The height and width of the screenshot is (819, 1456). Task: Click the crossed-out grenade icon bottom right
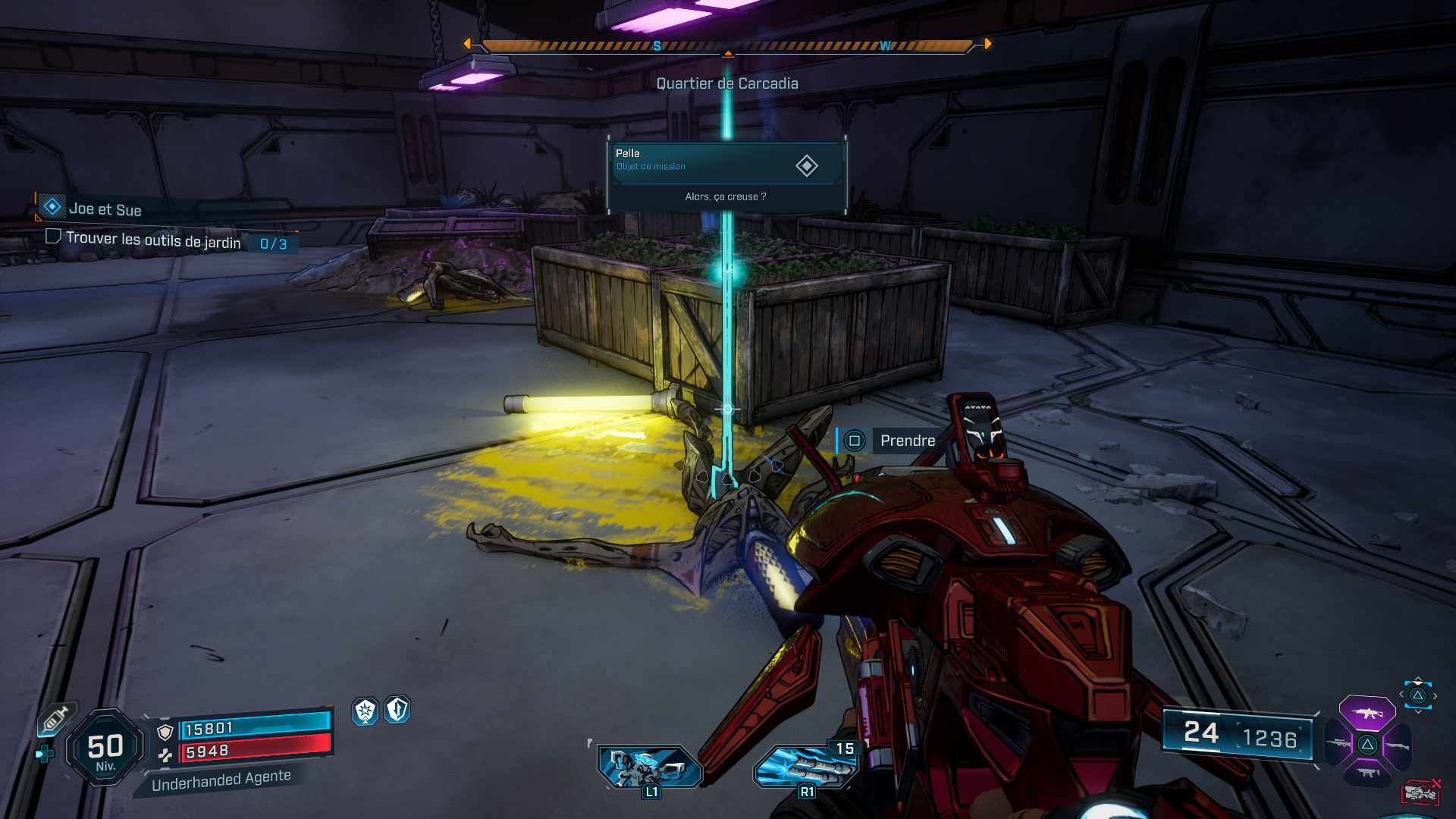click(x=1420, y=791)
